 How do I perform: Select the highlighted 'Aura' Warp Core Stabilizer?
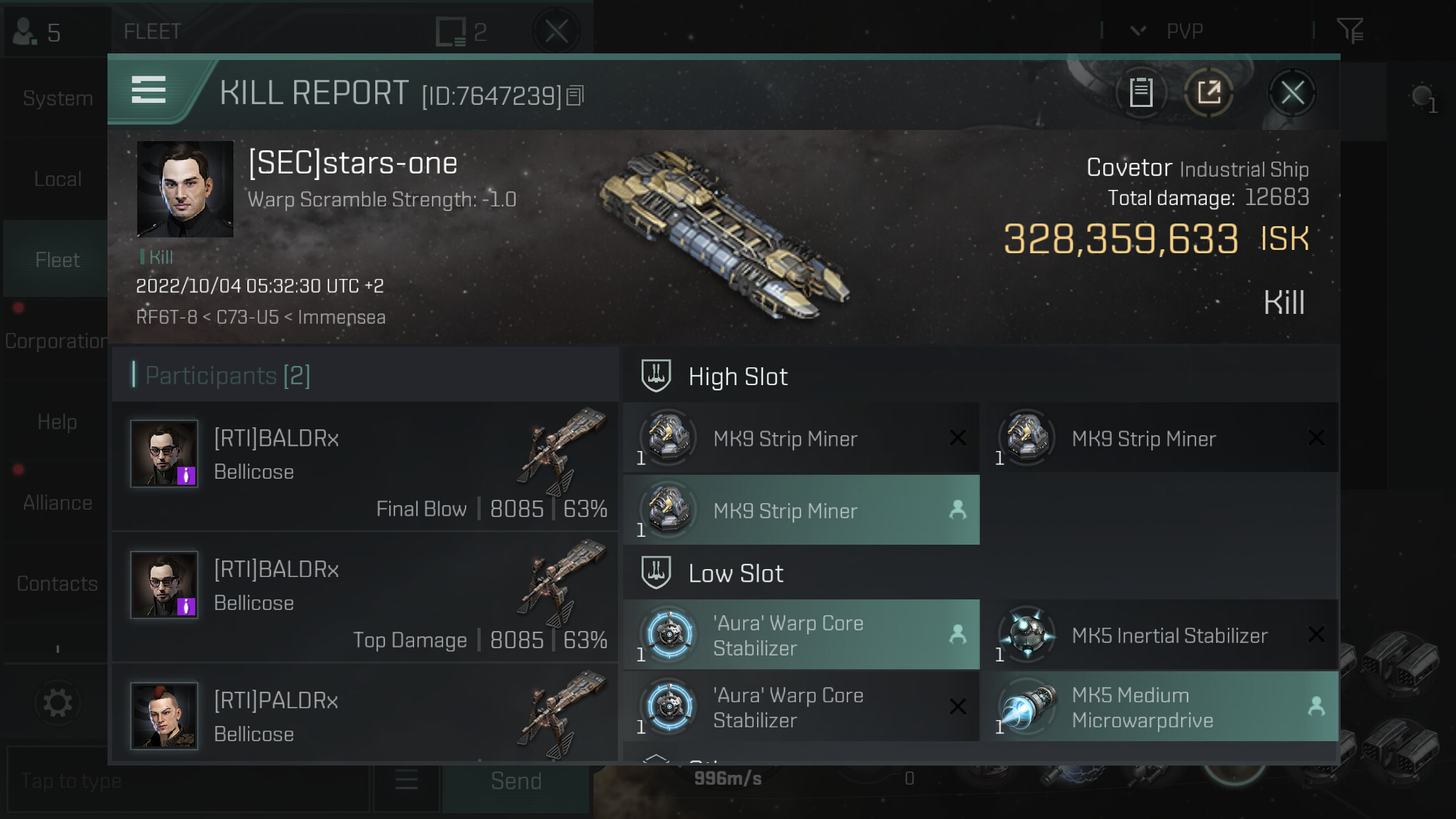click(801, 636)
